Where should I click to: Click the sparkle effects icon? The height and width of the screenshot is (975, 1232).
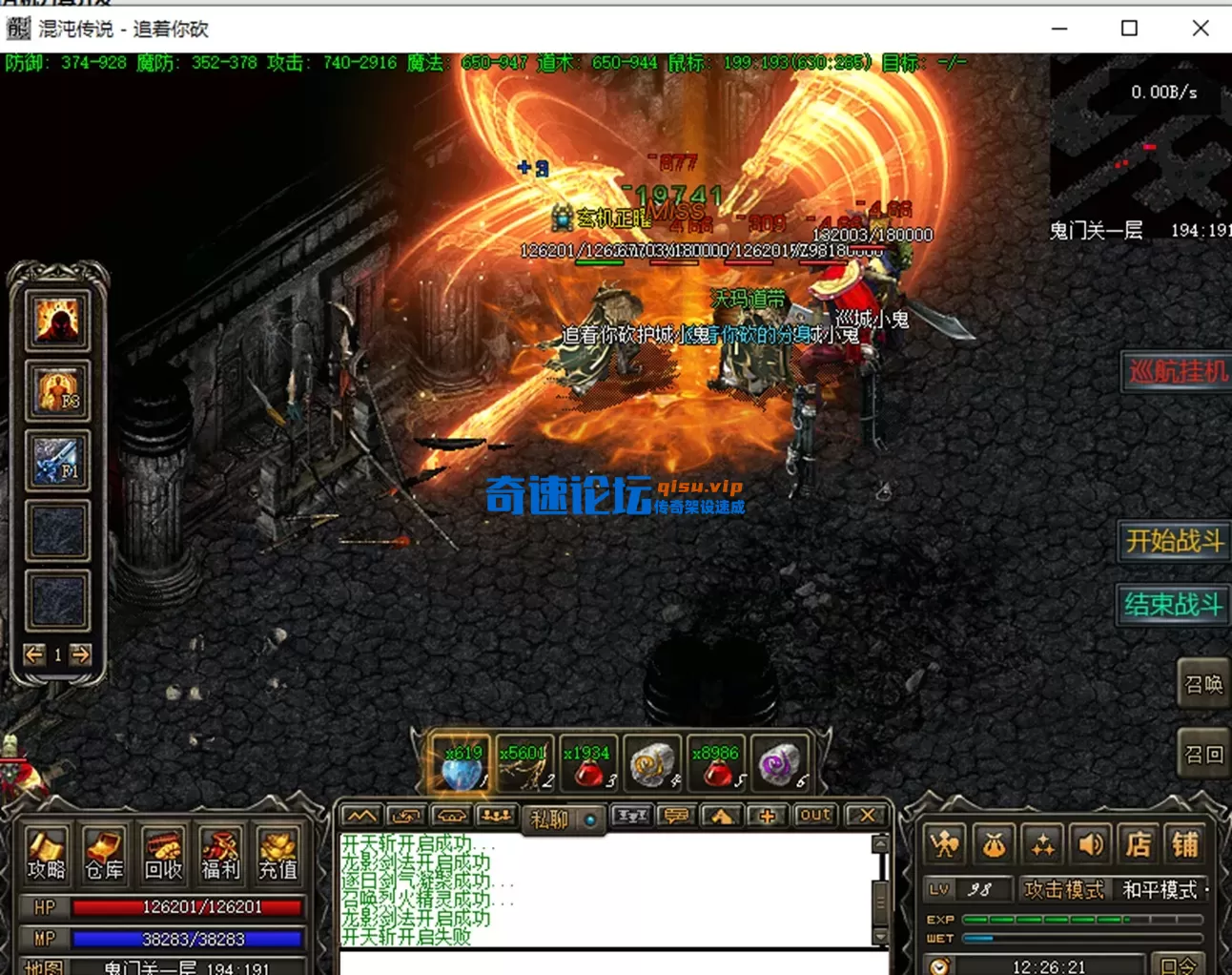pos(1042,844)
